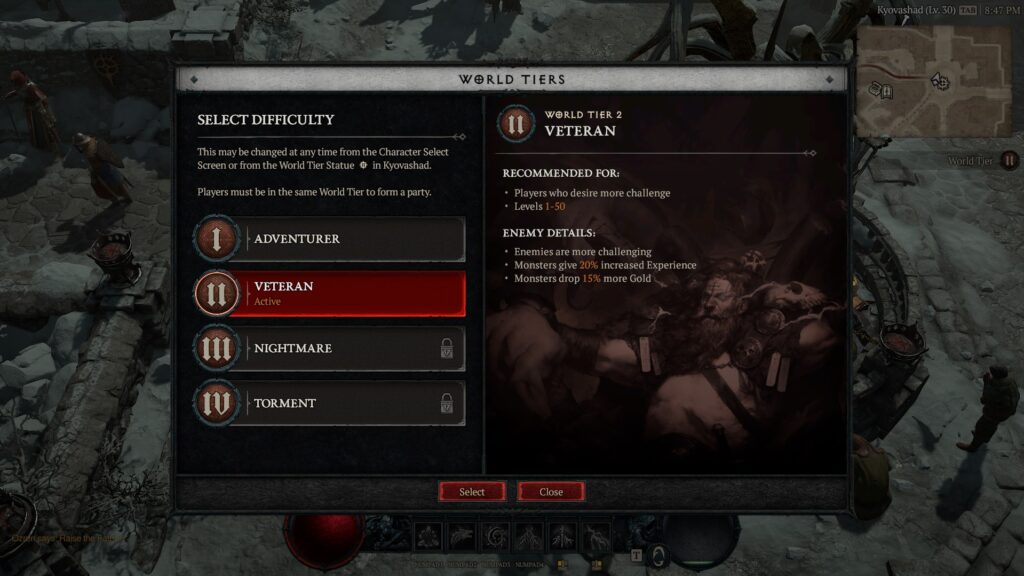1024x576 pixels.
Task: Open the Kyovashad minimap
Action: point(933,81)
